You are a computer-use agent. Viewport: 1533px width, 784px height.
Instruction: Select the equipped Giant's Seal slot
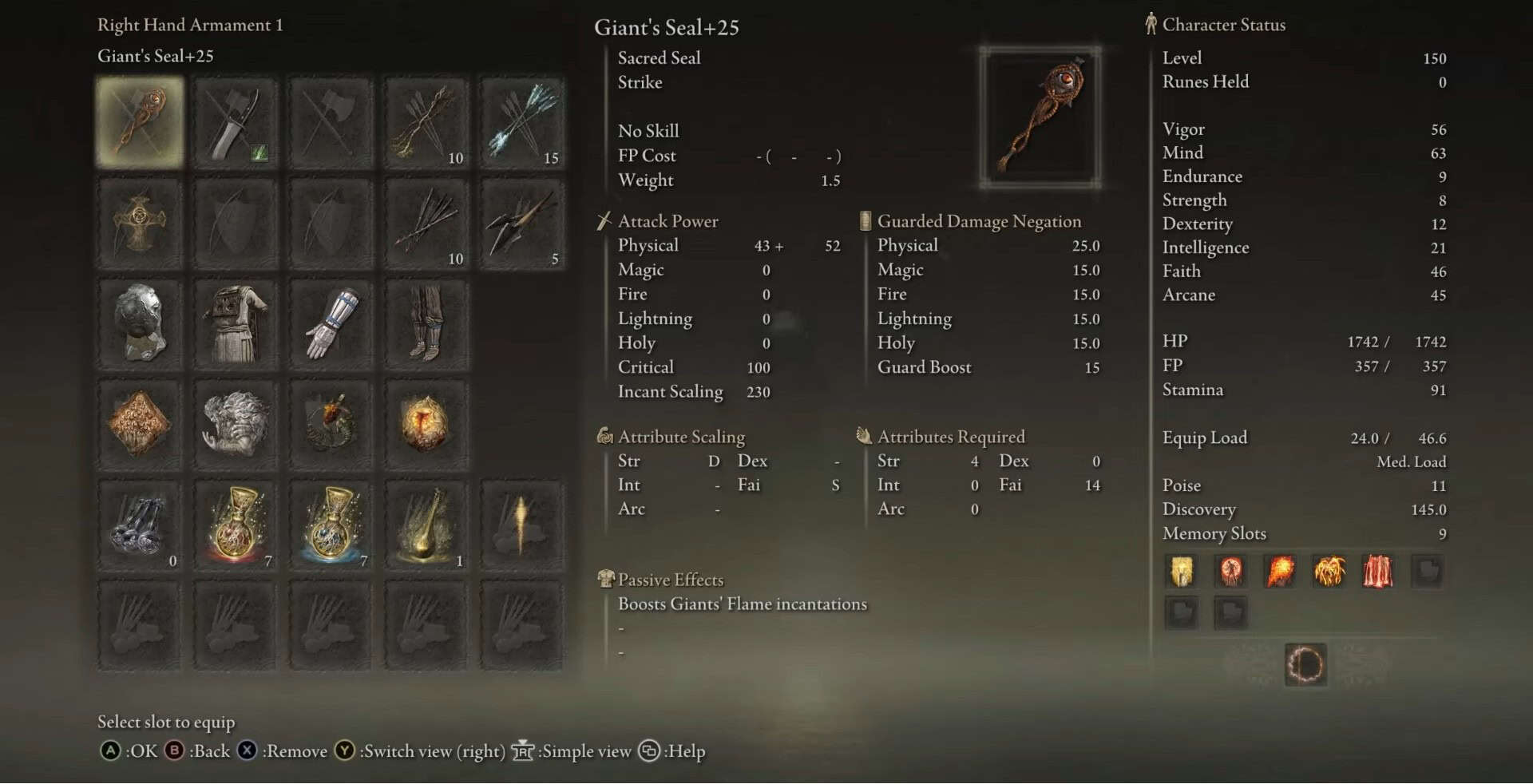(140, 122)
